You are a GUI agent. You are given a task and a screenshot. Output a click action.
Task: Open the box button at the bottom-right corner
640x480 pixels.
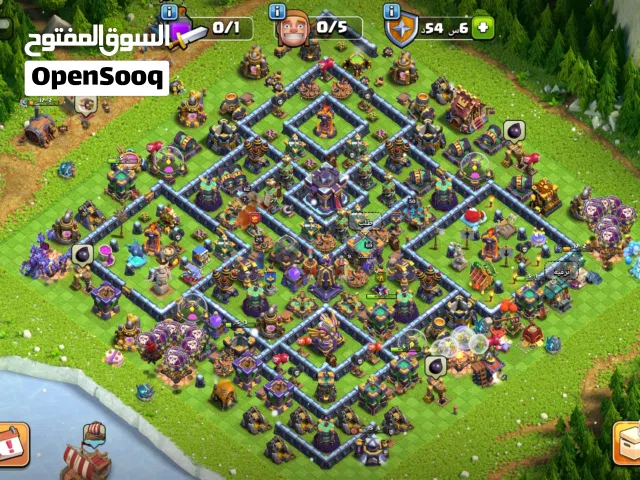coord(627,445)
